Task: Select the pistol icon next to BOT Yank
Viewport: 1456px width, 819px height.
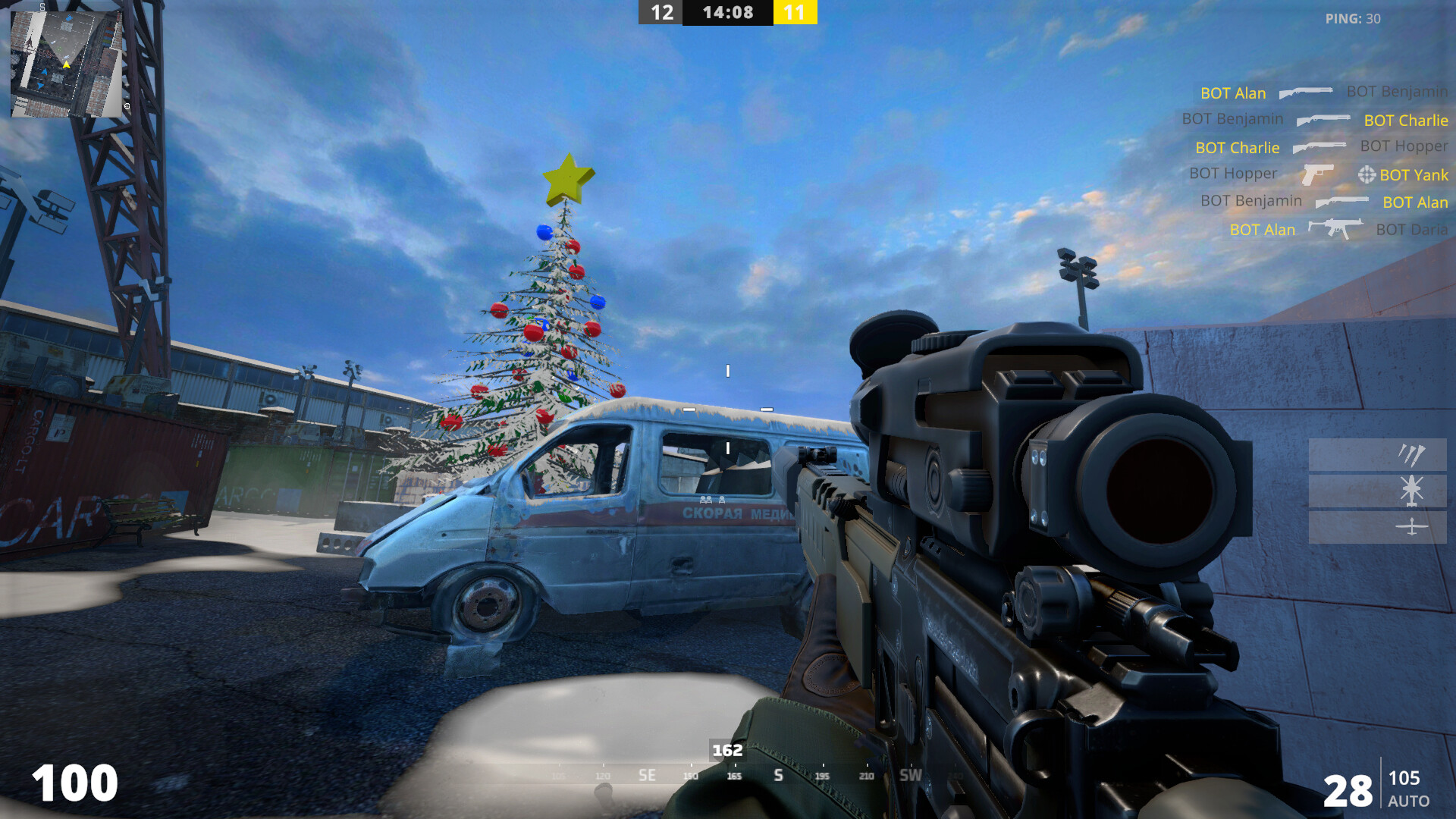Action: (x=1318, y=174)
